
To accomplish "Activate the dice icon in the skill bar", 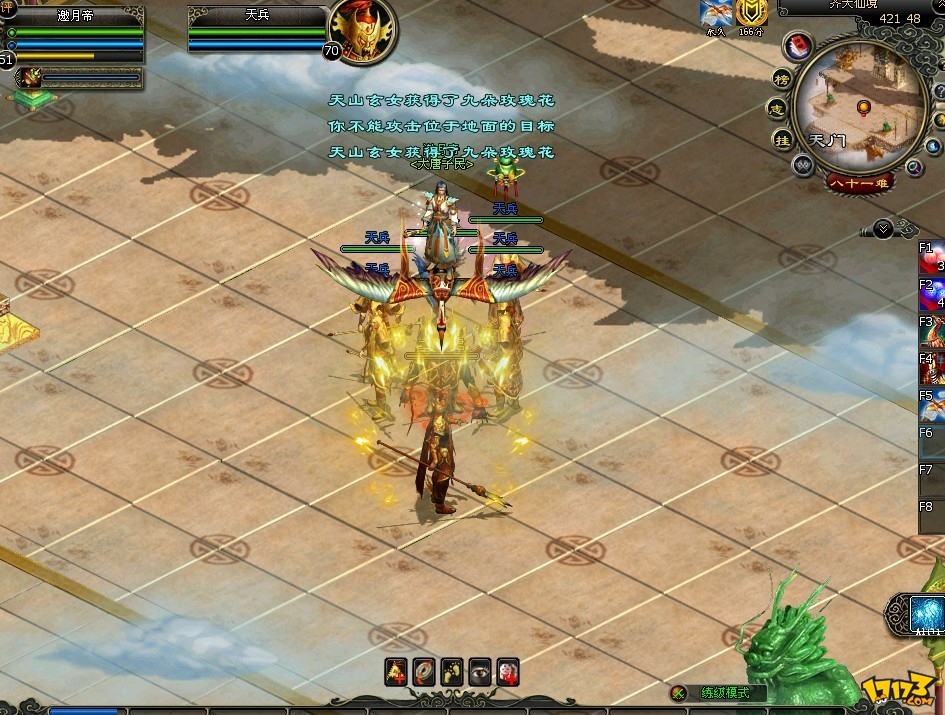I will [x=508, y=671].
